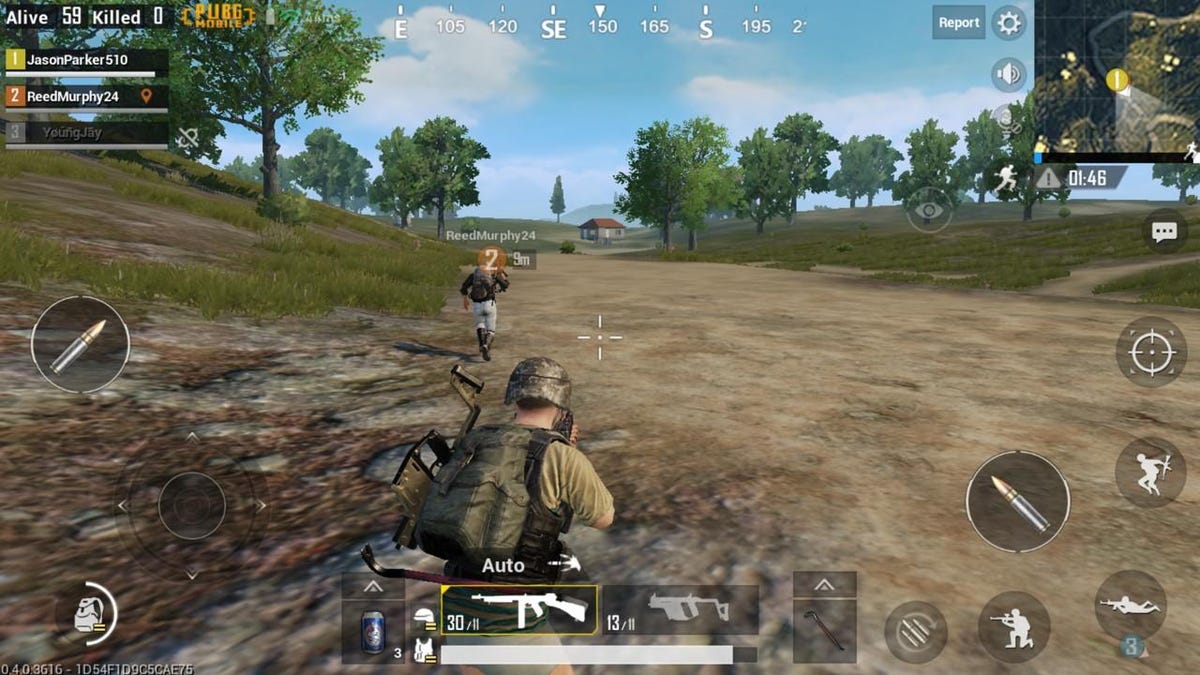
Task: Open the Report player button
Action: (958, 22)
